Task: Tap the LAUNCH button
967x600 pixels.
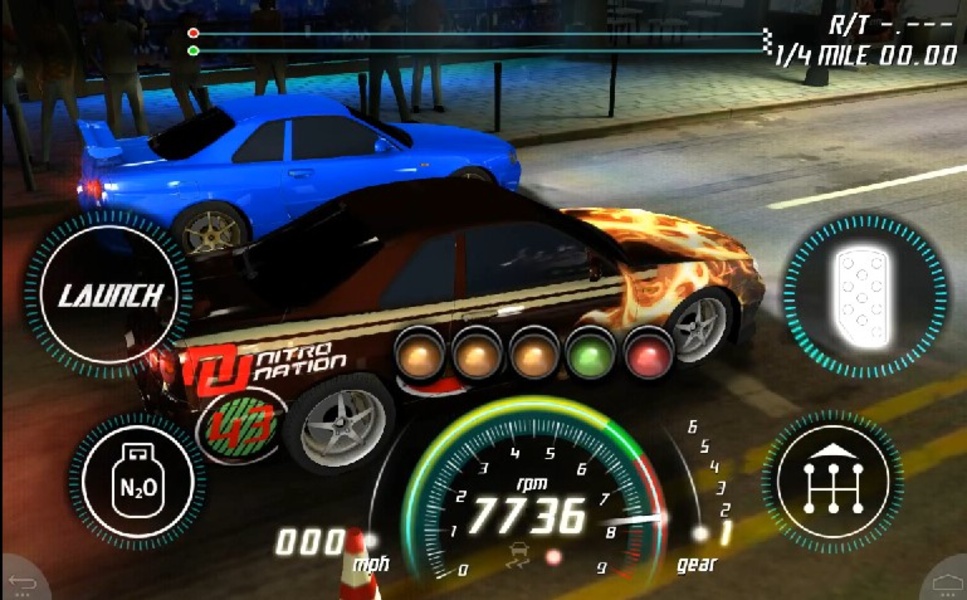Action: click(x=109, y=295)
